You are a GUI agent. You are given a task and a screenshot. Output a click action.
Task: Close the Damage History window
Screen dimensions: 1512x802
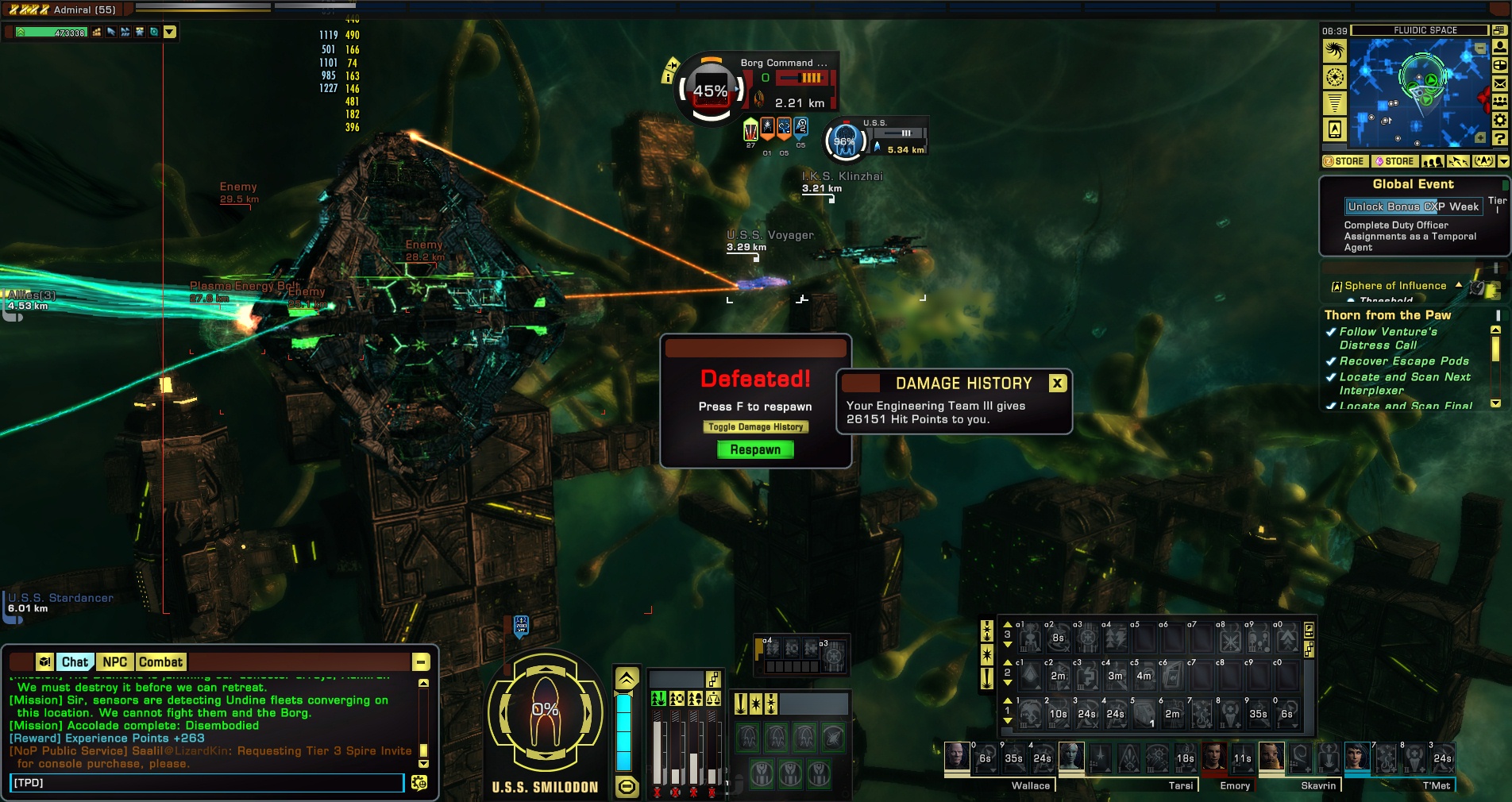point(1057,384)
